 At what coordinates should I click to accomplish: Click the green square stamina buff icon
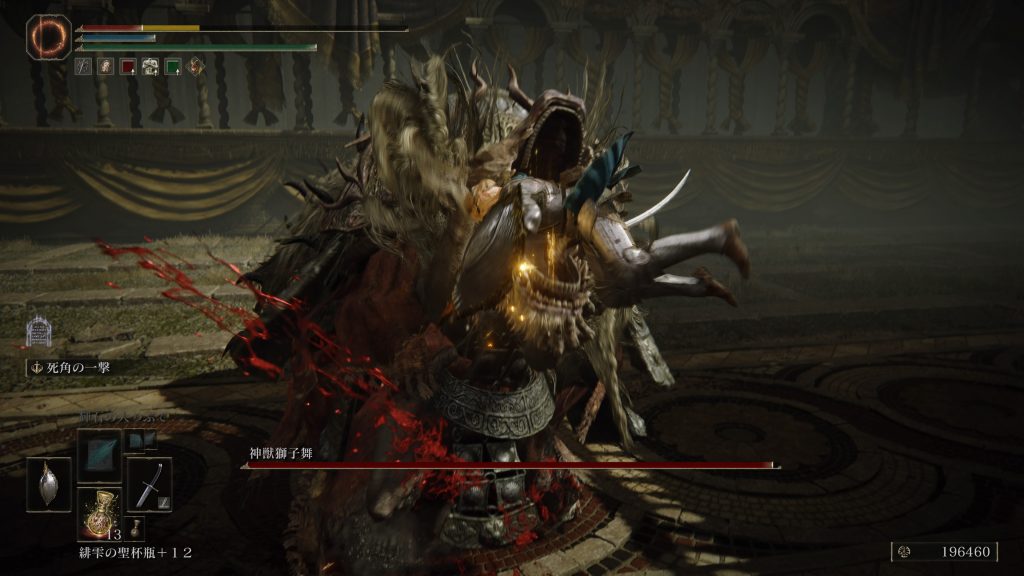(x=172, y=67)
